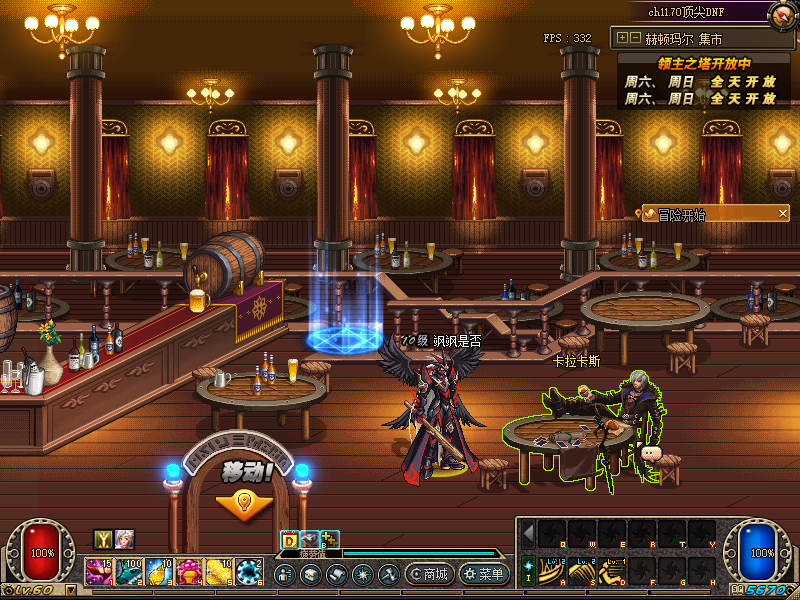Image resolution: width=800 pixels, height=600 pixels.
Task: Close the 冒险开始 quest notification
Action: (783, 213)
